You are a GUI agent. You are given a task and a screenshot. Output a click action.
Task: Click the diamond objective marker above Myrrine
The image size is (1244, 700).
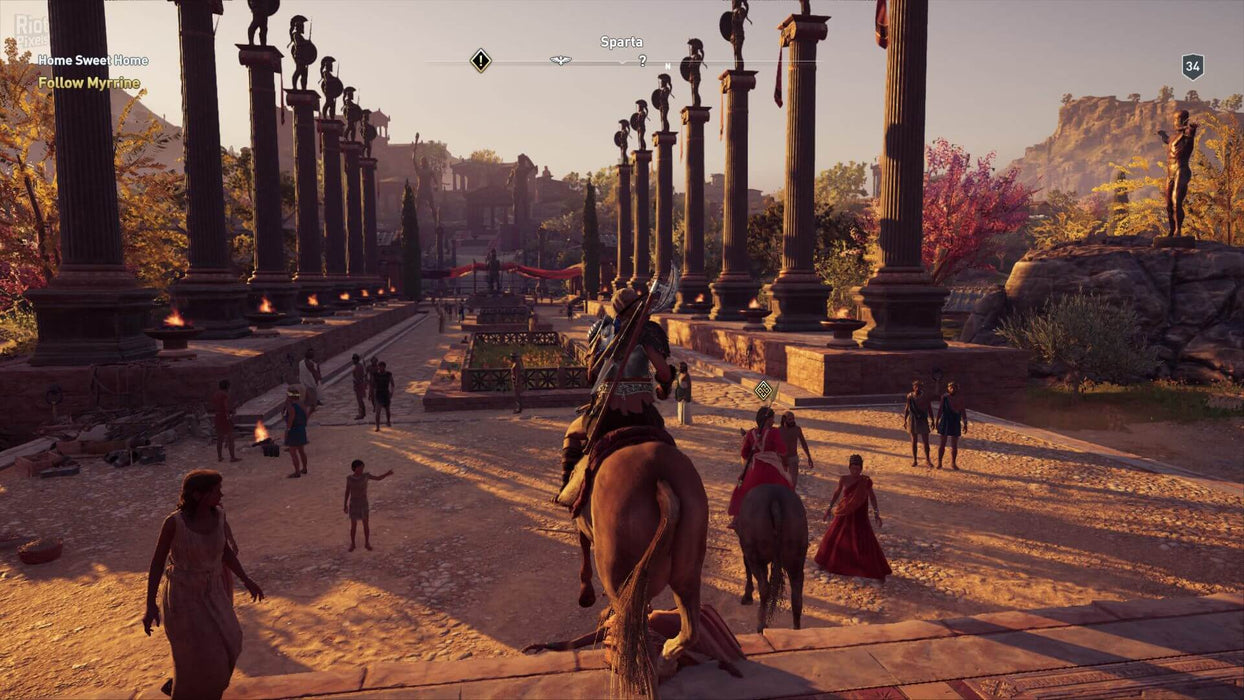click(765, 390)
